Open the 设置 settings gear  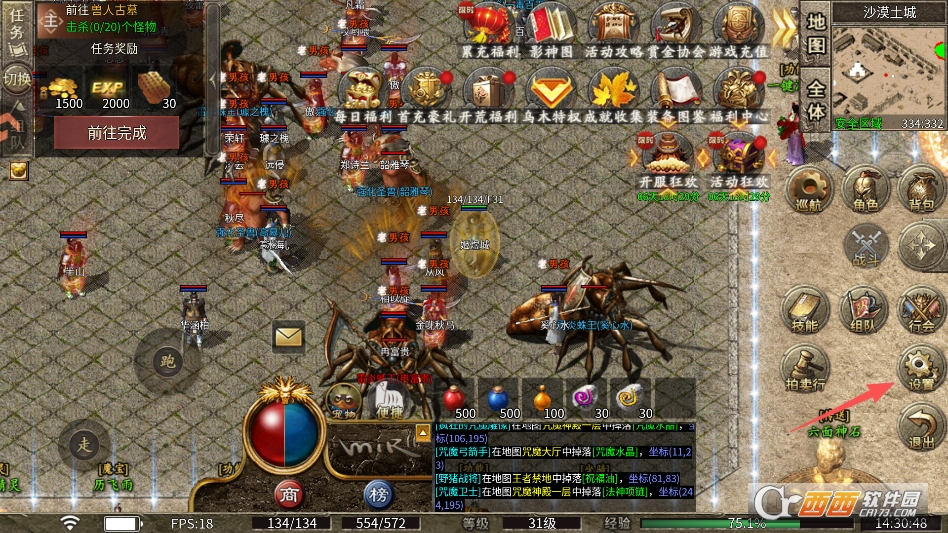918,369
